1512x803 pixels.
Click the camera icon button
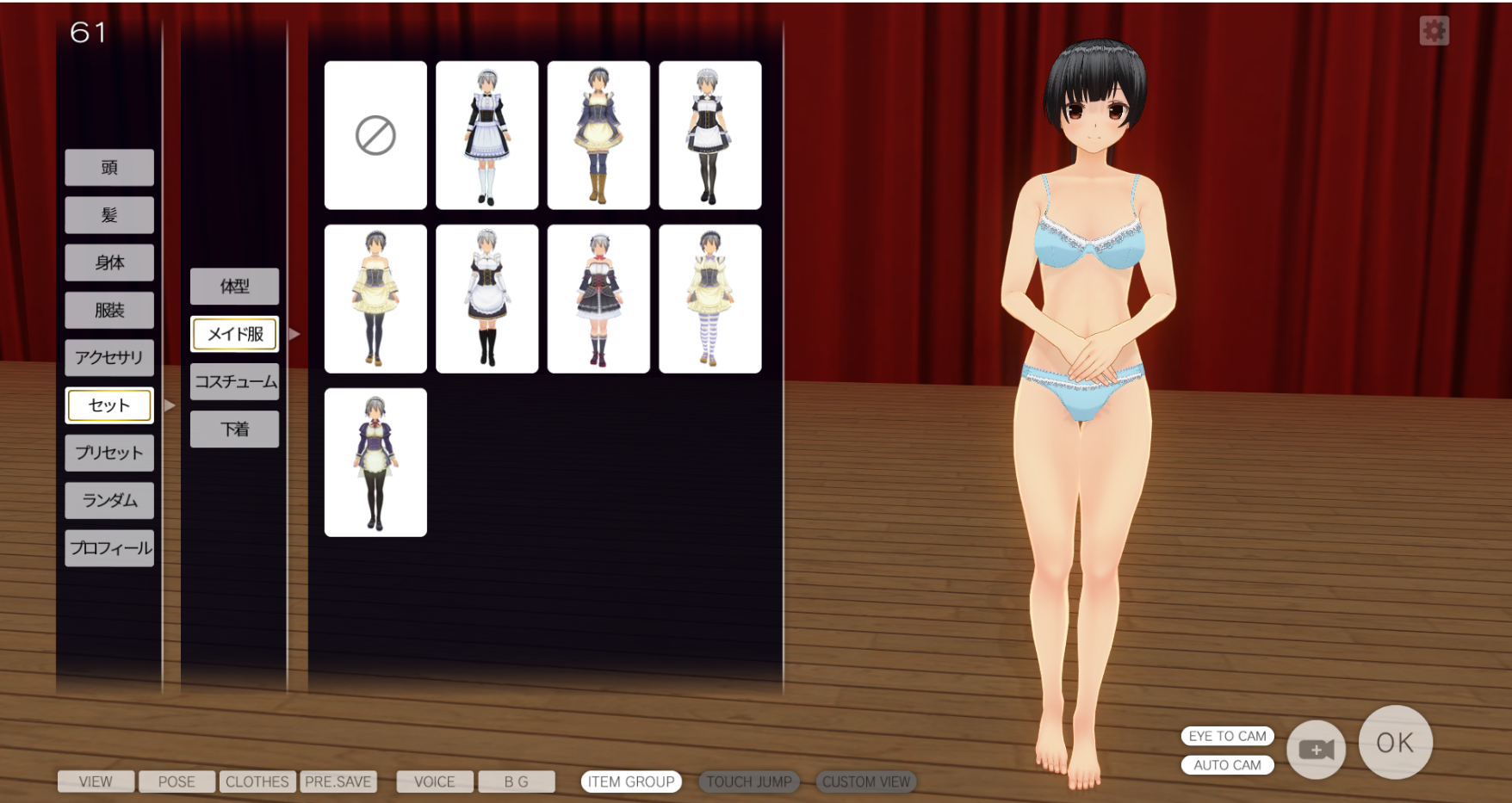(x=1316, y=750)
